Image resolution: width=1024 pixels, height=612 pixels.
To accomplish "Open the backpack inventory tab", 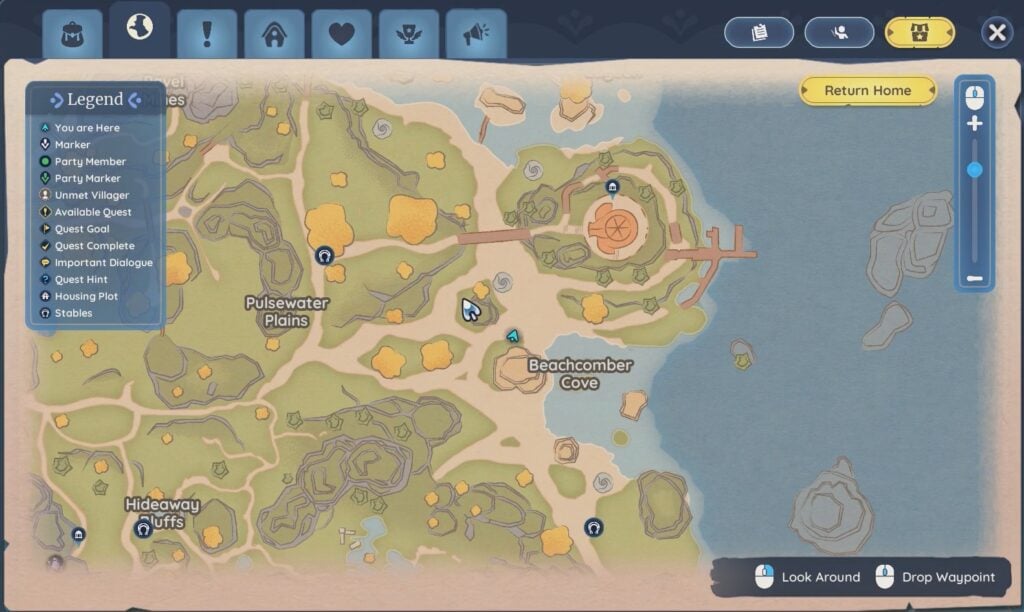I will tap(72, 34).
